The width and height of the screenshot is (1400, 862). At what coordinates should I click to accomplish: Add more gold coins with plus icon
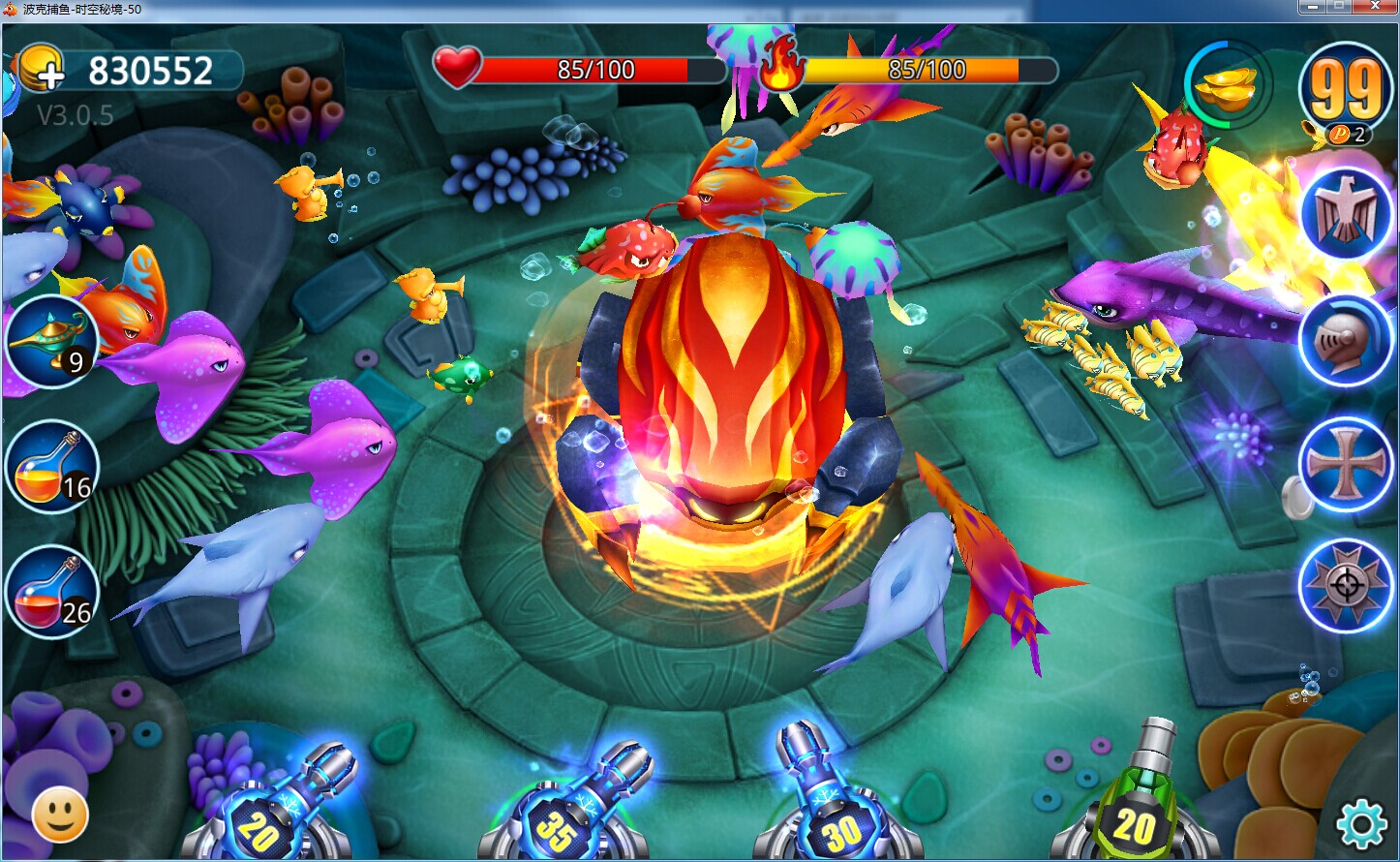(41, 70)
